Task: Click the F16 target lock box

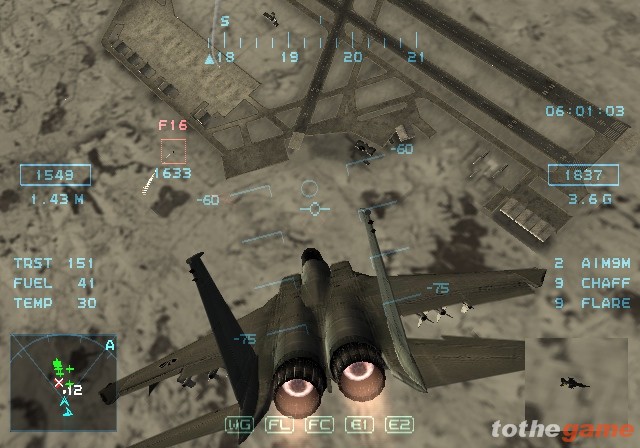Action: point(173,151)
